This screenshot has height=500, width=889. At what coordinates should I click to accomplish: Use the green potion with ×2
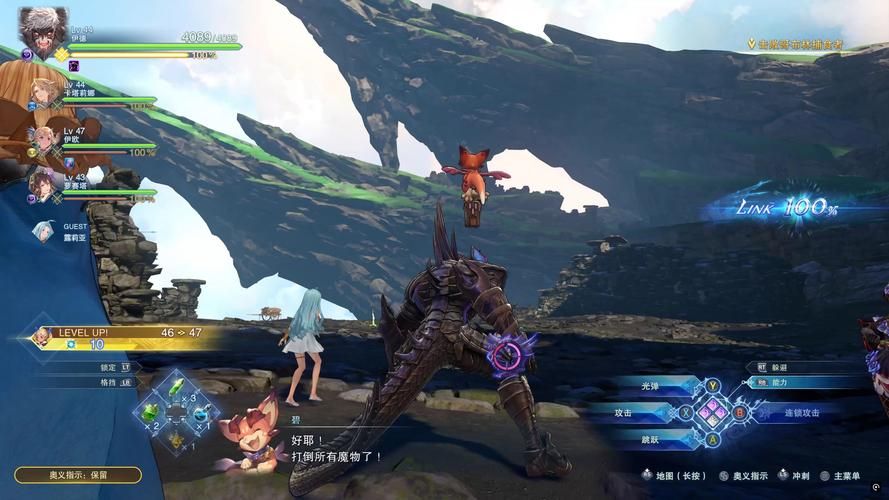pyautogui.click(x=151, y=413)
